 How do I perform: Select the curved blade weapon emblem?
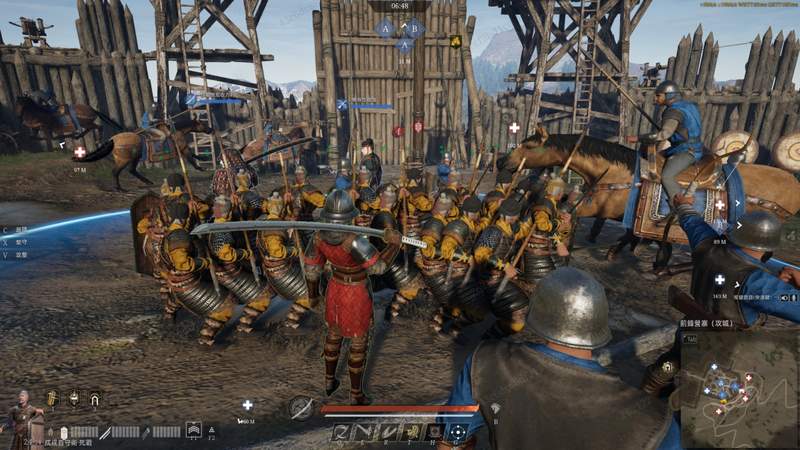[x=300, y=407]
